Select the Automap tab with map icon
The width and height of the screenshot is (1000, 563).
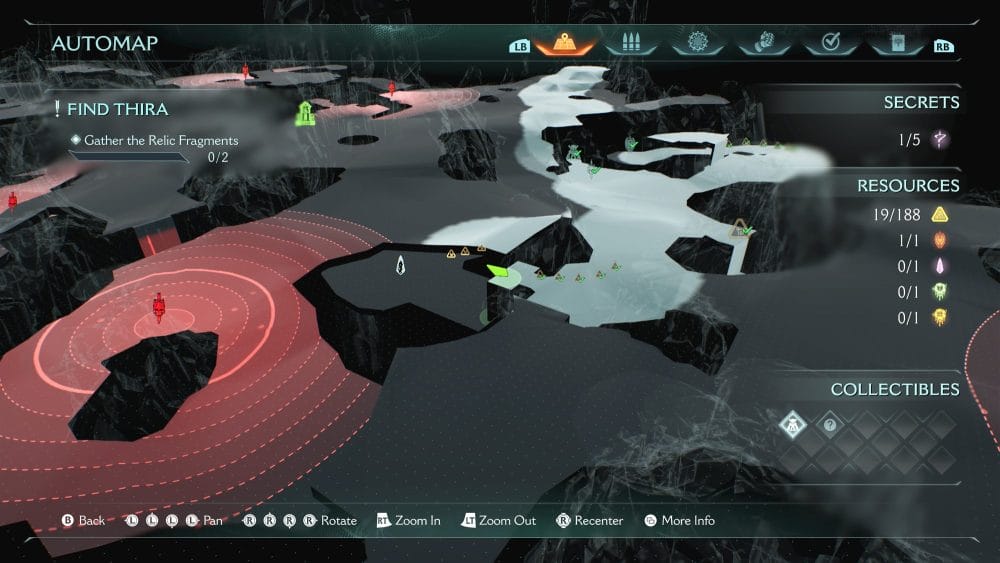[566, 44]
